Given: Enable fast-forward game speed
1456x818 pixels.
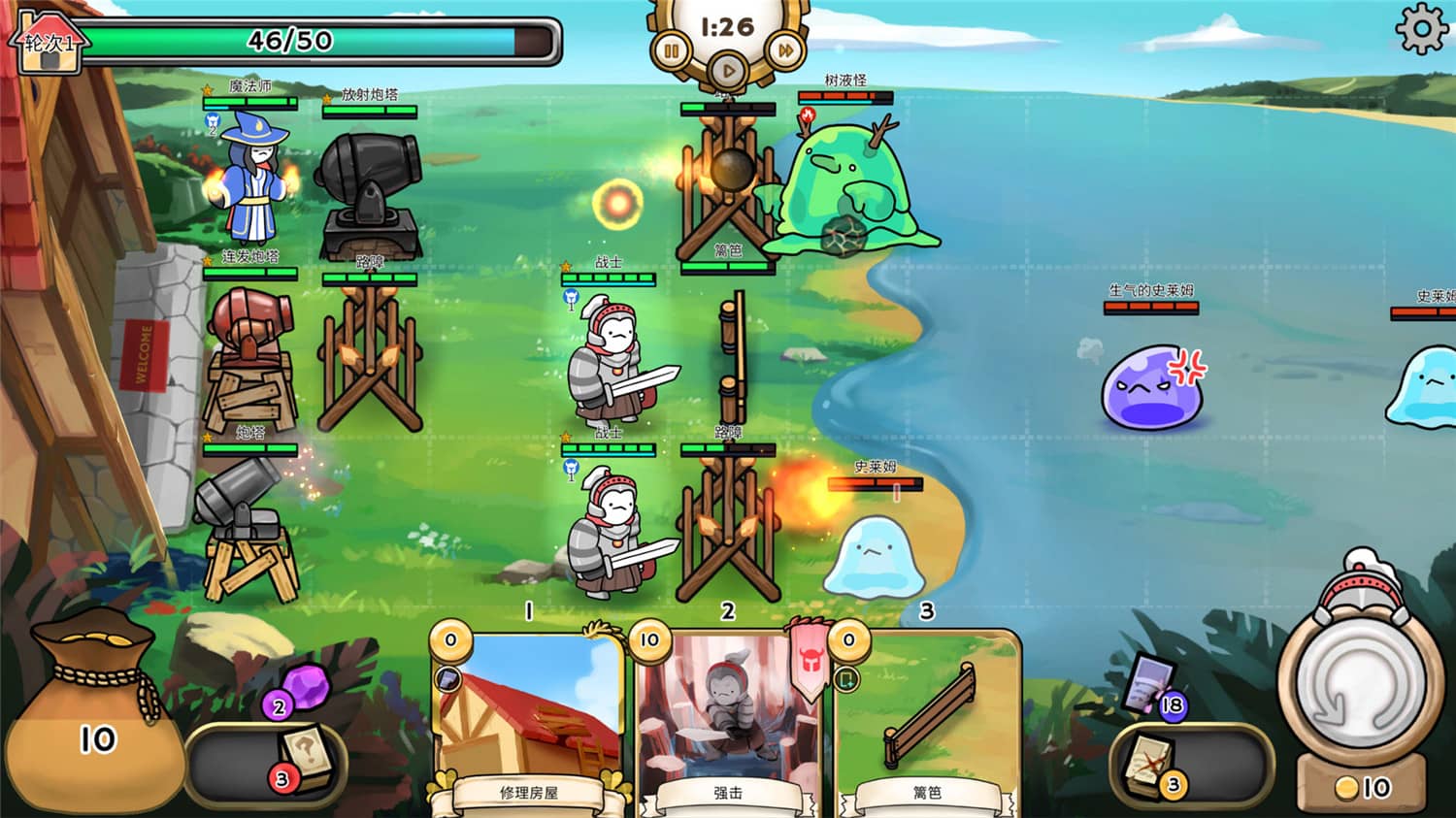Looking at the screenshot, I should point(784,50).
